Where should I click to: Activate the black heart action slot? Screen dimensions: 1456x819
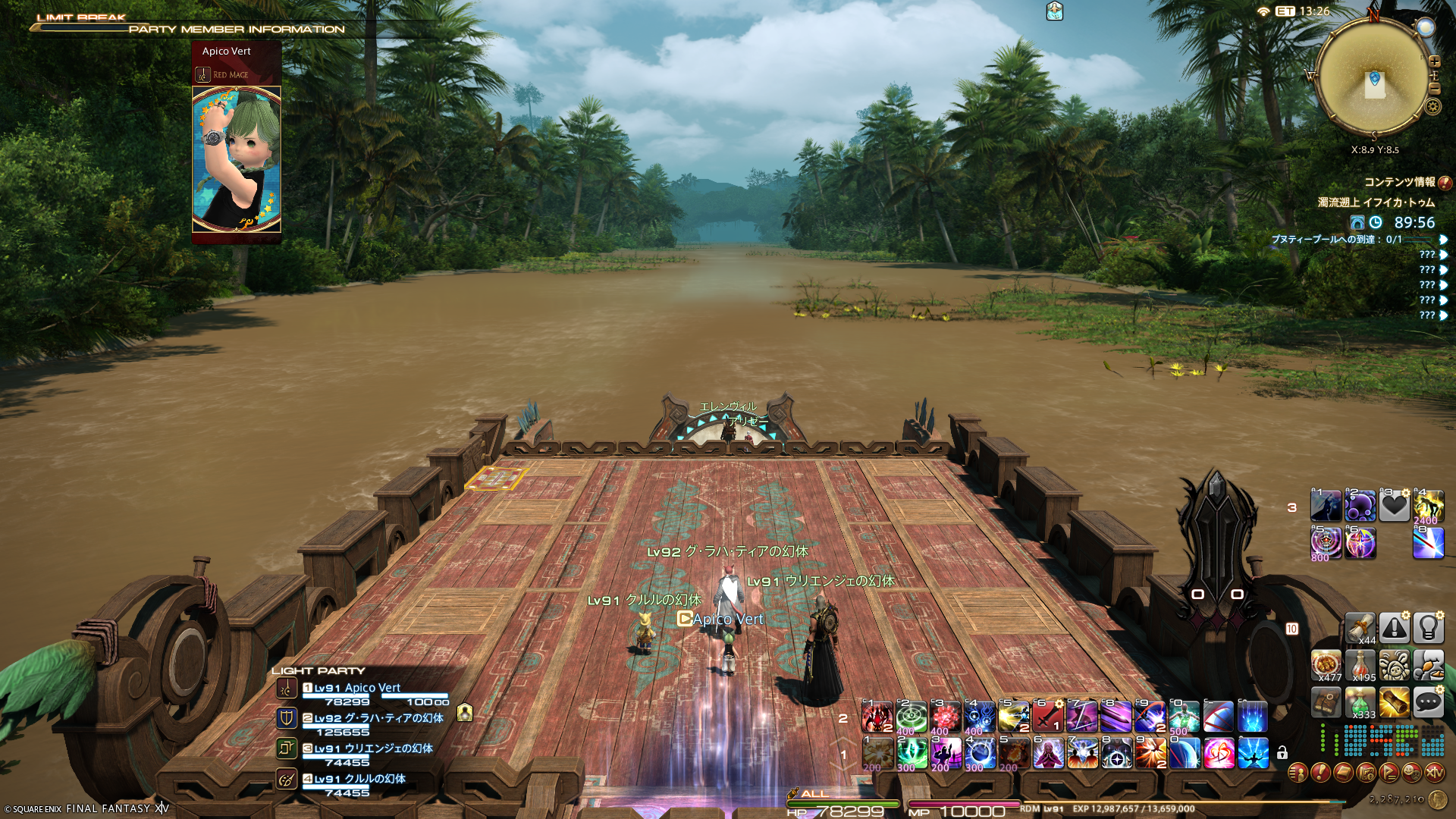coord(1394,506)
